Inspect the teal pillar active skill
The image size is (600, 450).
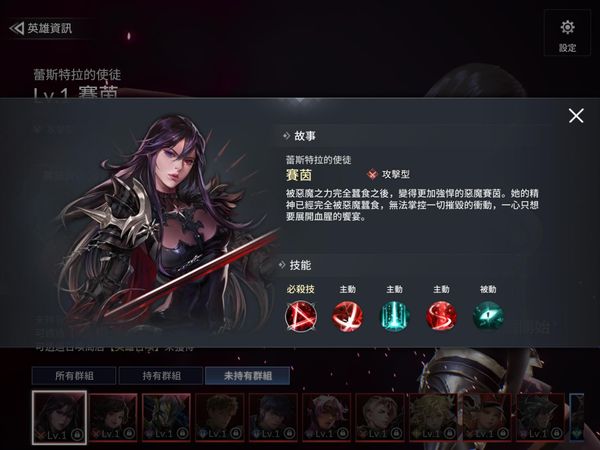pos(394,316)
